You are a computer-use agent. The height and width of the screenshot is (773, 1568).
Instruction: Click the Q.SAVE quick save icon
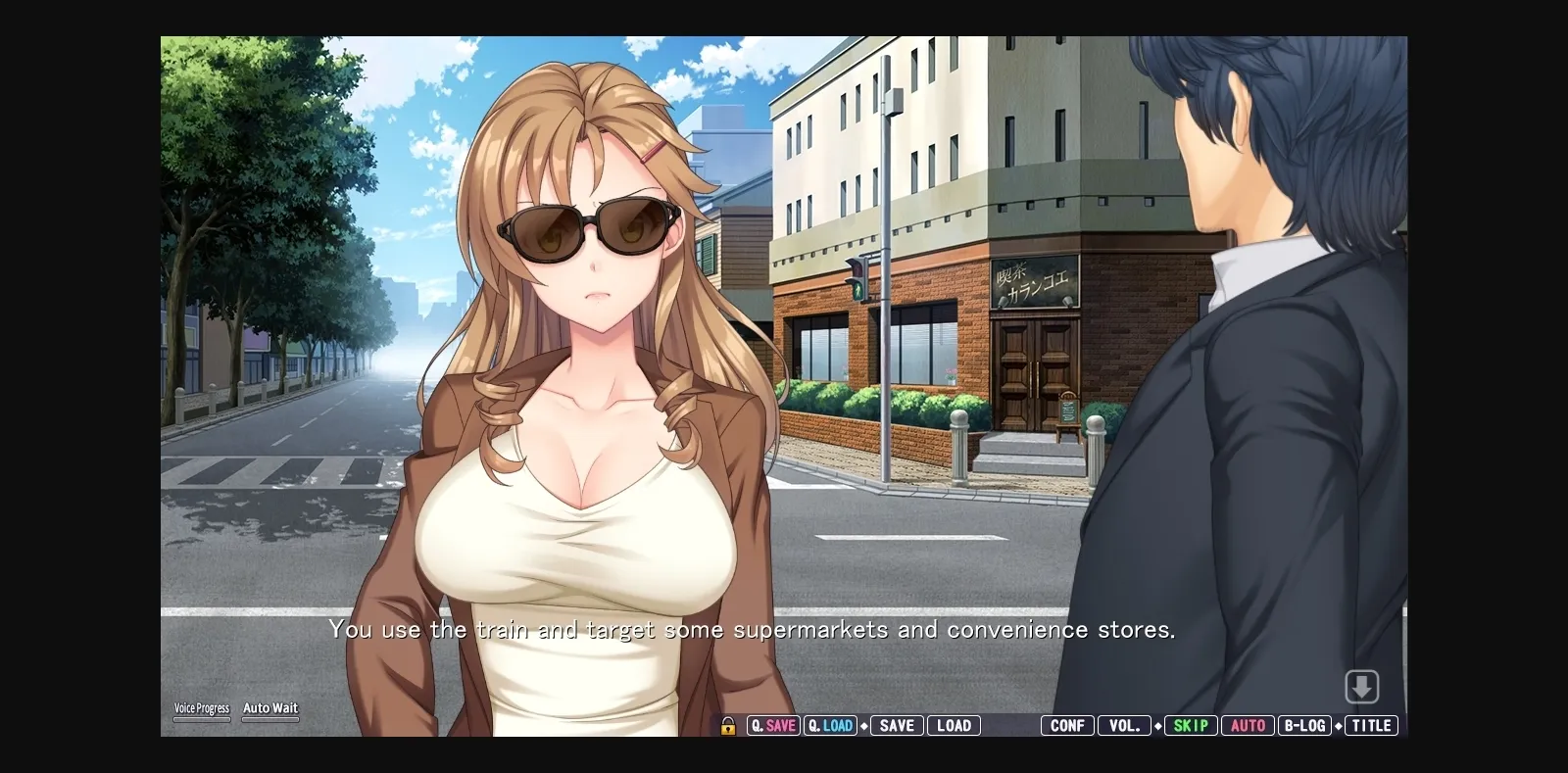tap(773, 726)
